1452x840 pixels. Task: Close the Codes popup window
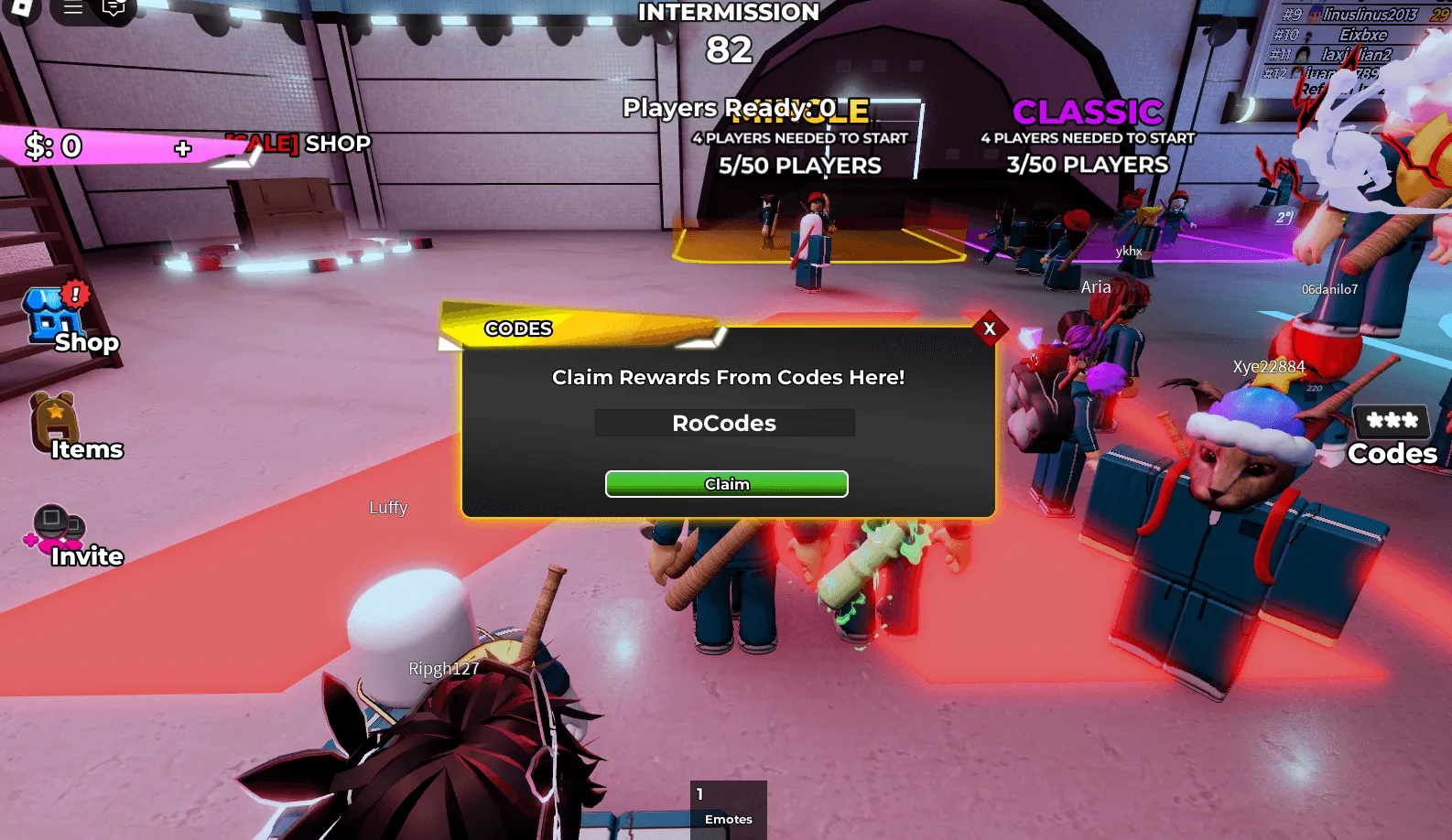coord(990,328)
